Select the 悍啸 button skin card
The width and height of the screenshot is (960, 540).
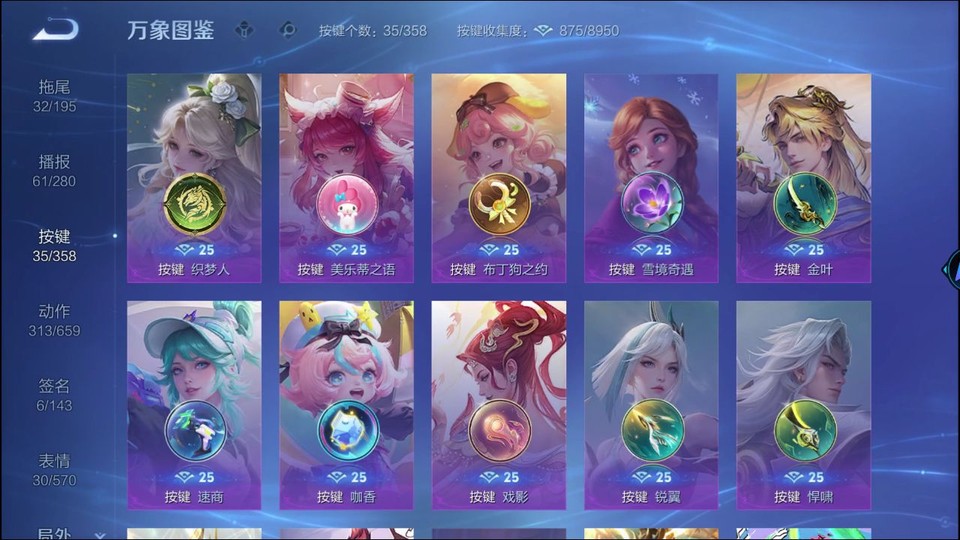803,405
